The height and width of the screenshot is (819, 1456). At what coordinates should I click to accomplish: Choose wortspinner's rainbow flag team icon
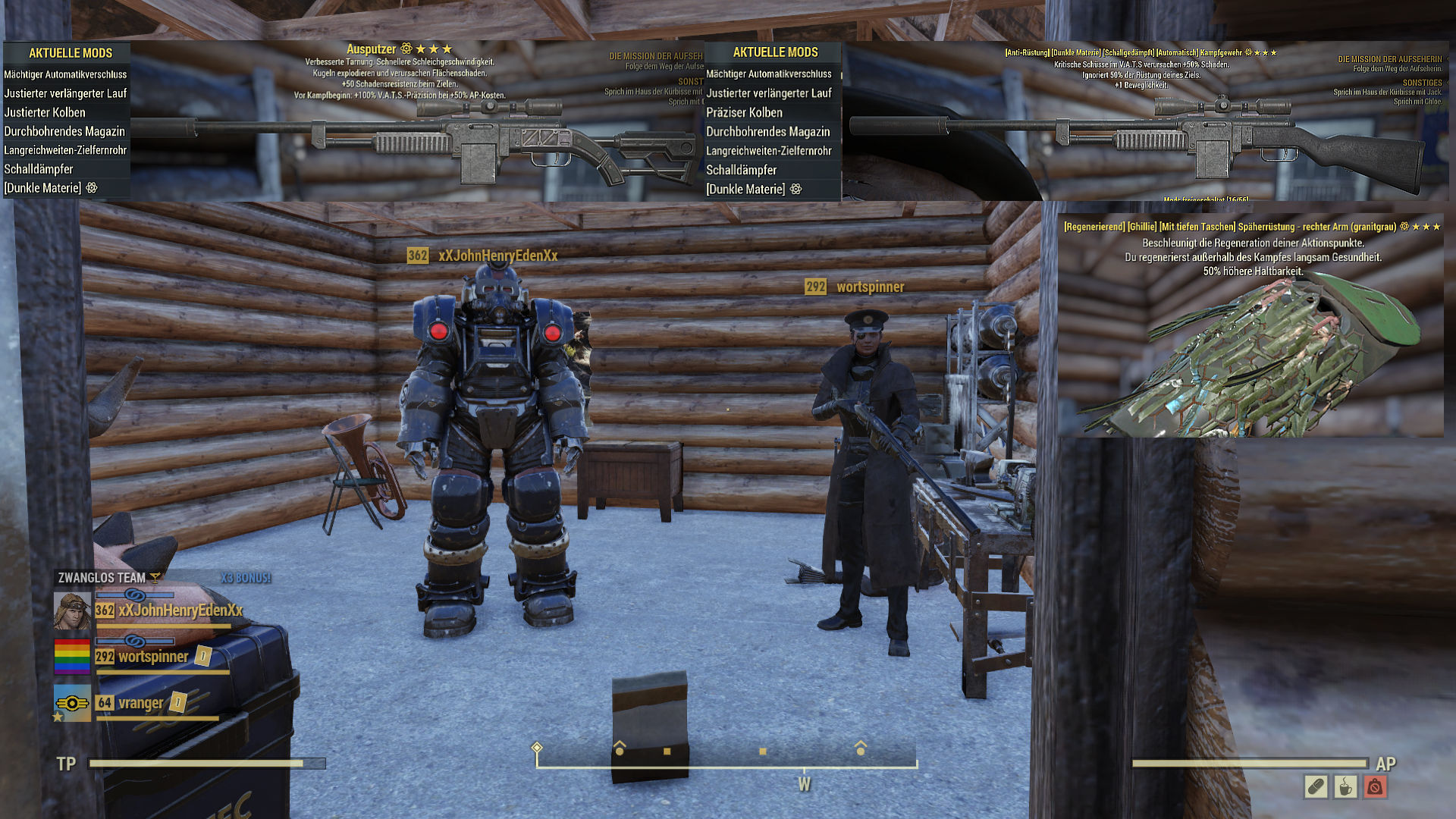(x=72, y=657)
